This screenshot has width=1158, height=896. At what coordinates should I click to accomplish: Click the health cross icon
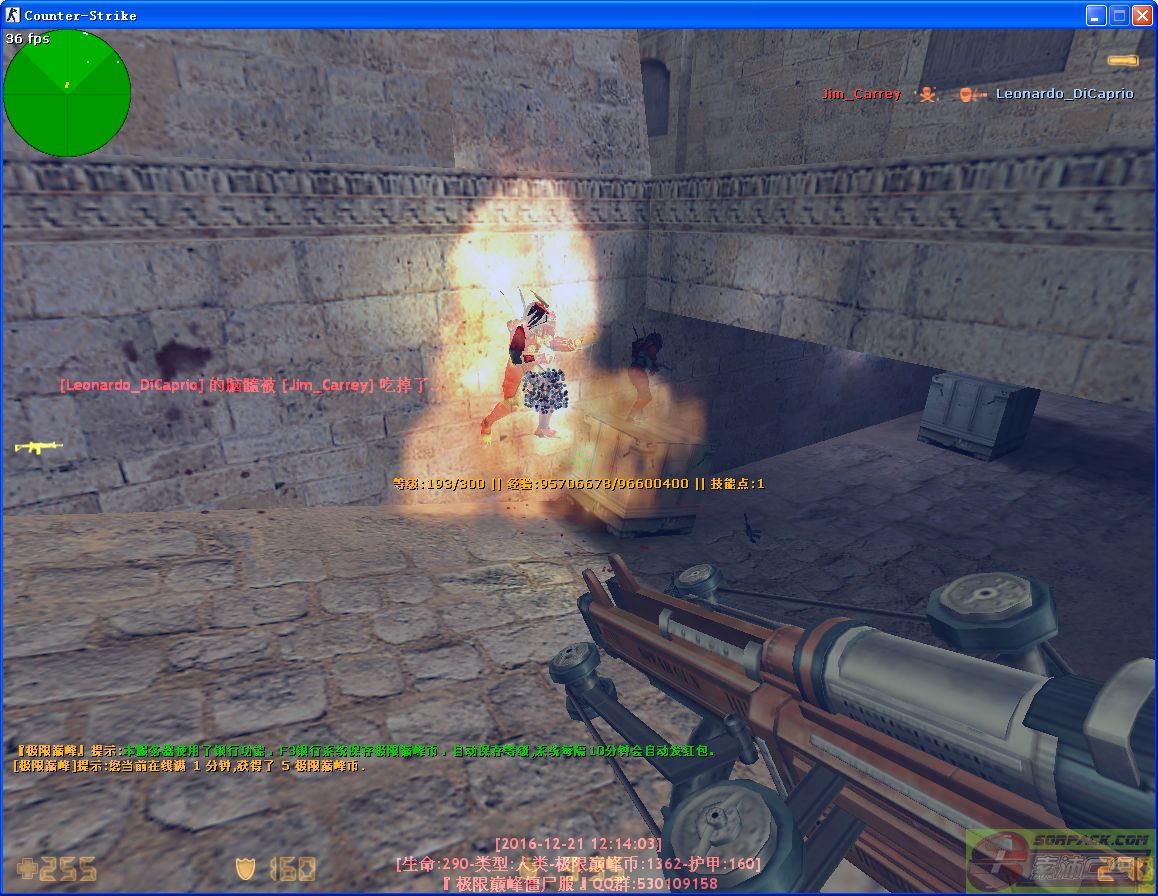pyautogui.click(x=27, y=868)
